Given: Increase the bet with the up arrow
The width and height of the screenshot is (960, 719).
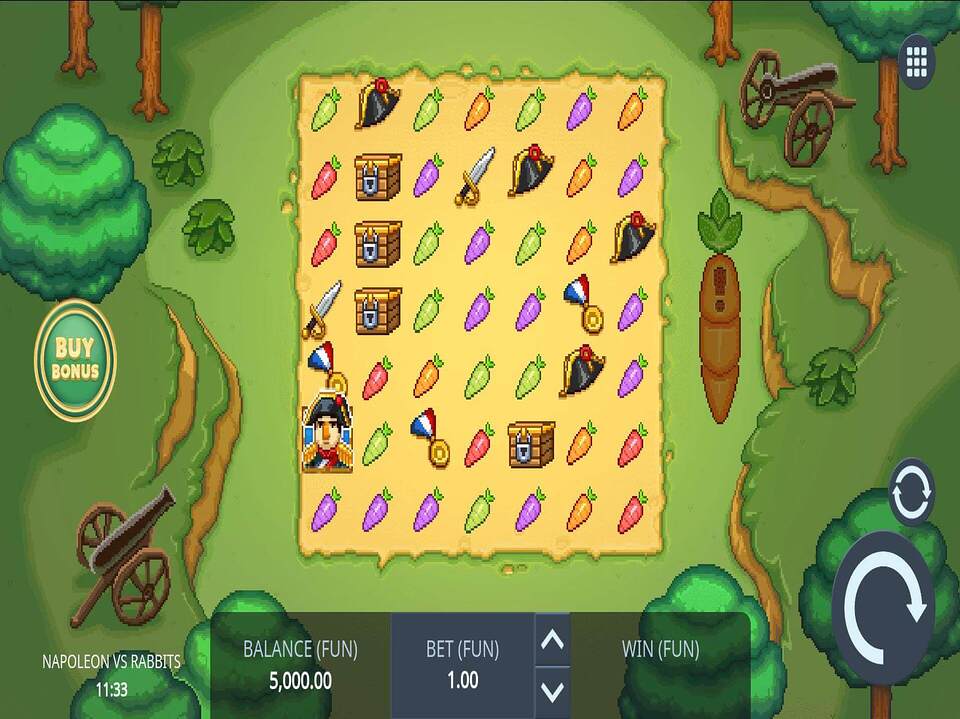Looking at the screenshot, I should [553, 640].
